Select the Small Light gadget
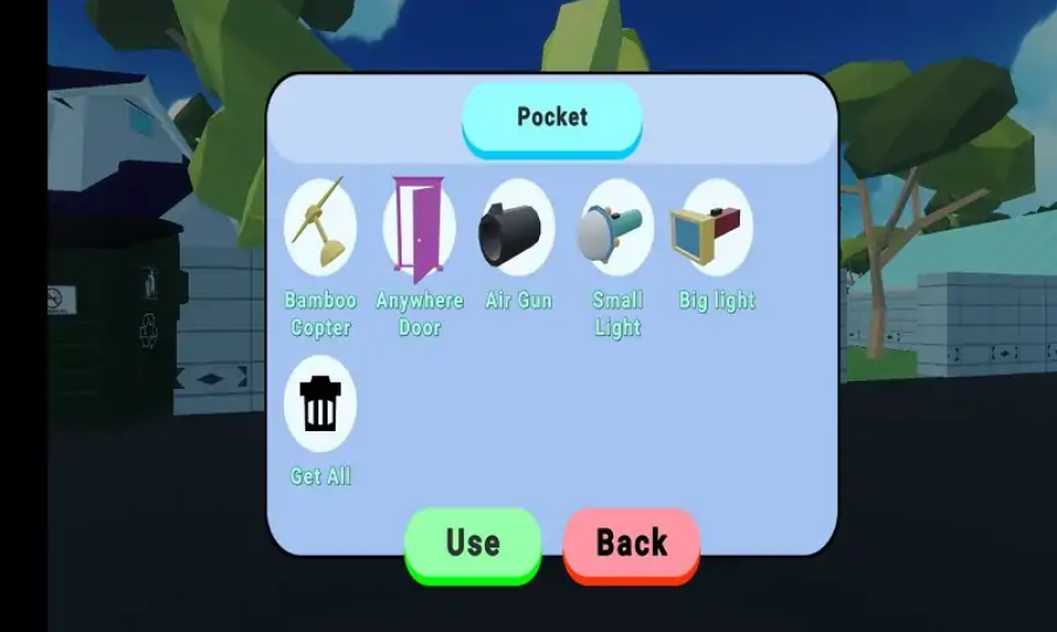Image resolution: width=1057 pixels, height=632 pixels. tap(617, 228)
